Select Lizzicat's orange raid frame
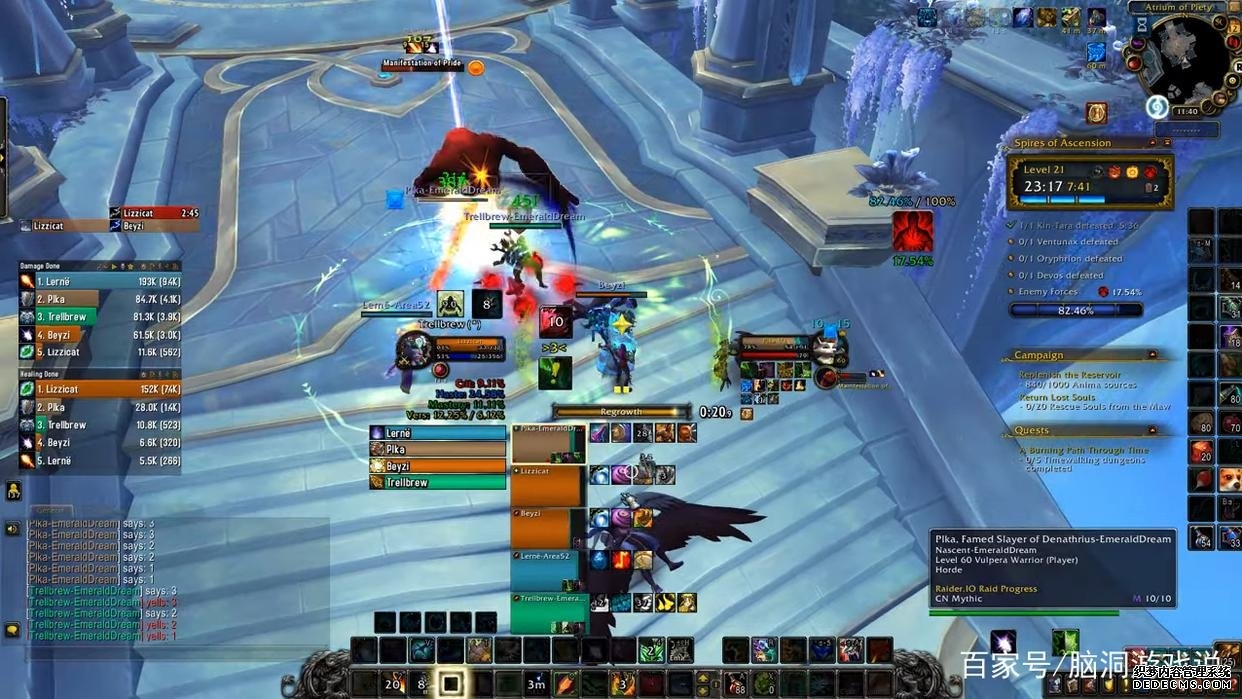Screen dimensions: 1242x699 [x=547, y=485]
